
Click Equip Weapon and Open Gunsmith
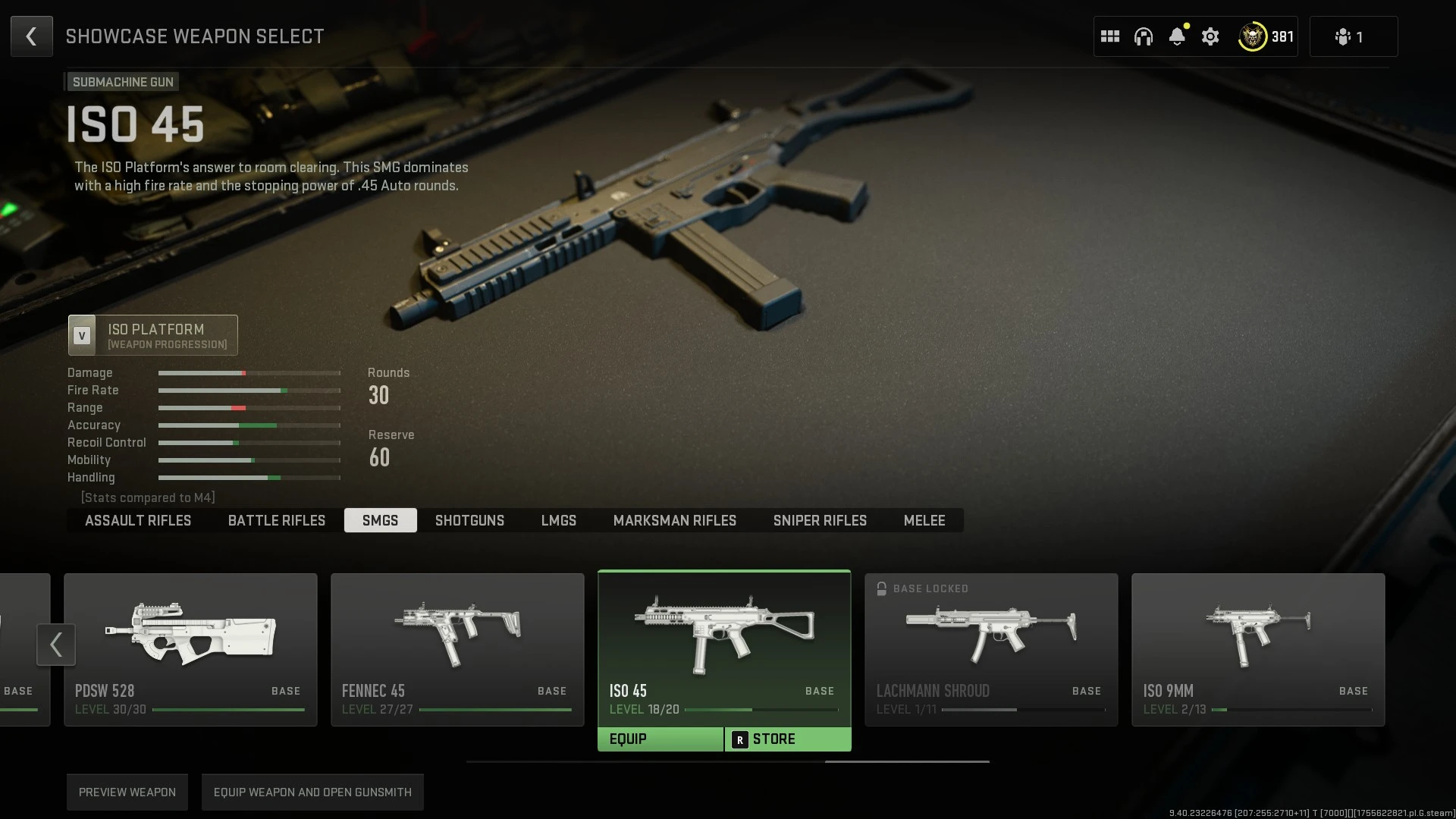click(312, 792)
